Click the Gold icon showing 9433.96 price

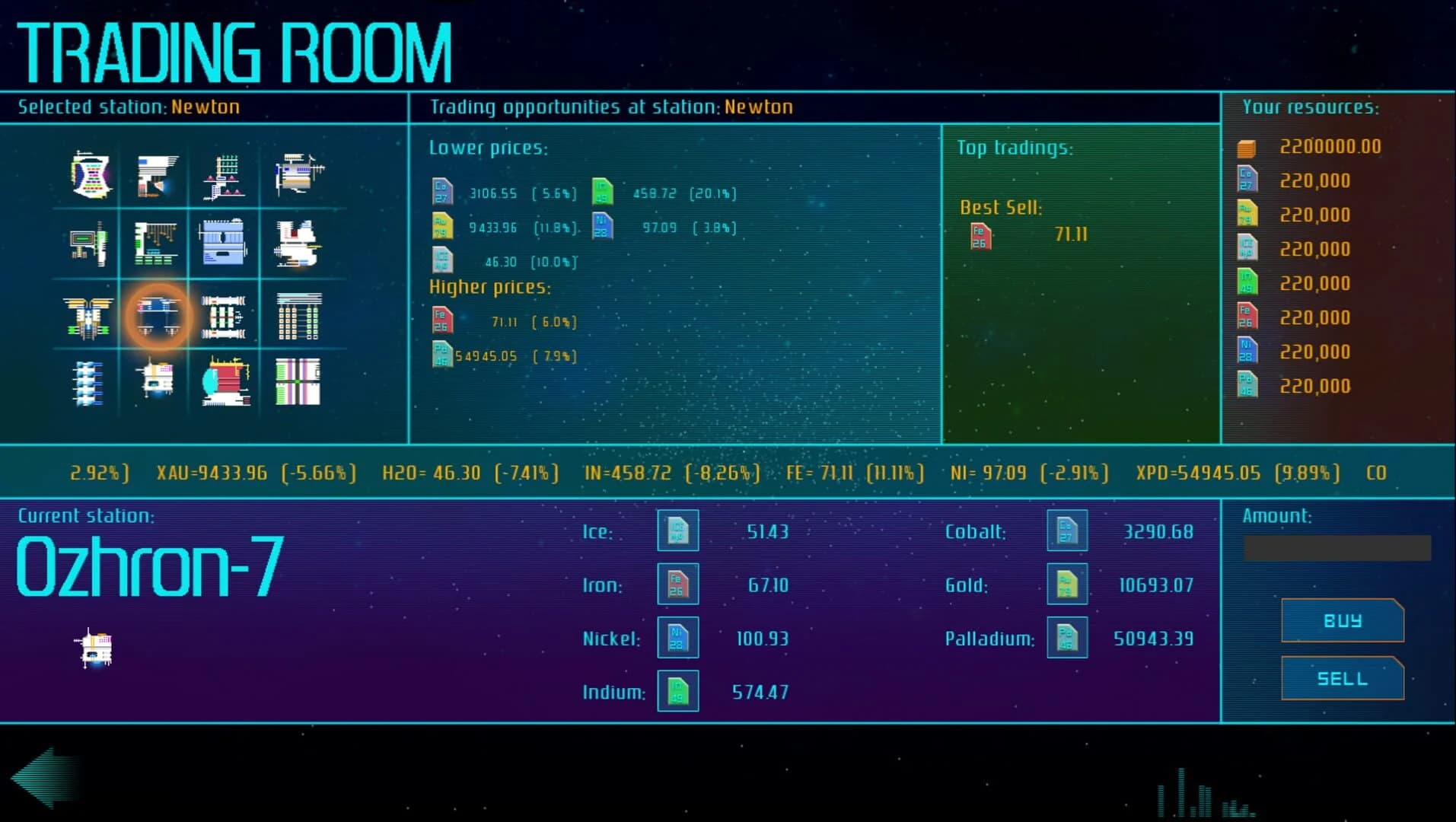point(444,227)
